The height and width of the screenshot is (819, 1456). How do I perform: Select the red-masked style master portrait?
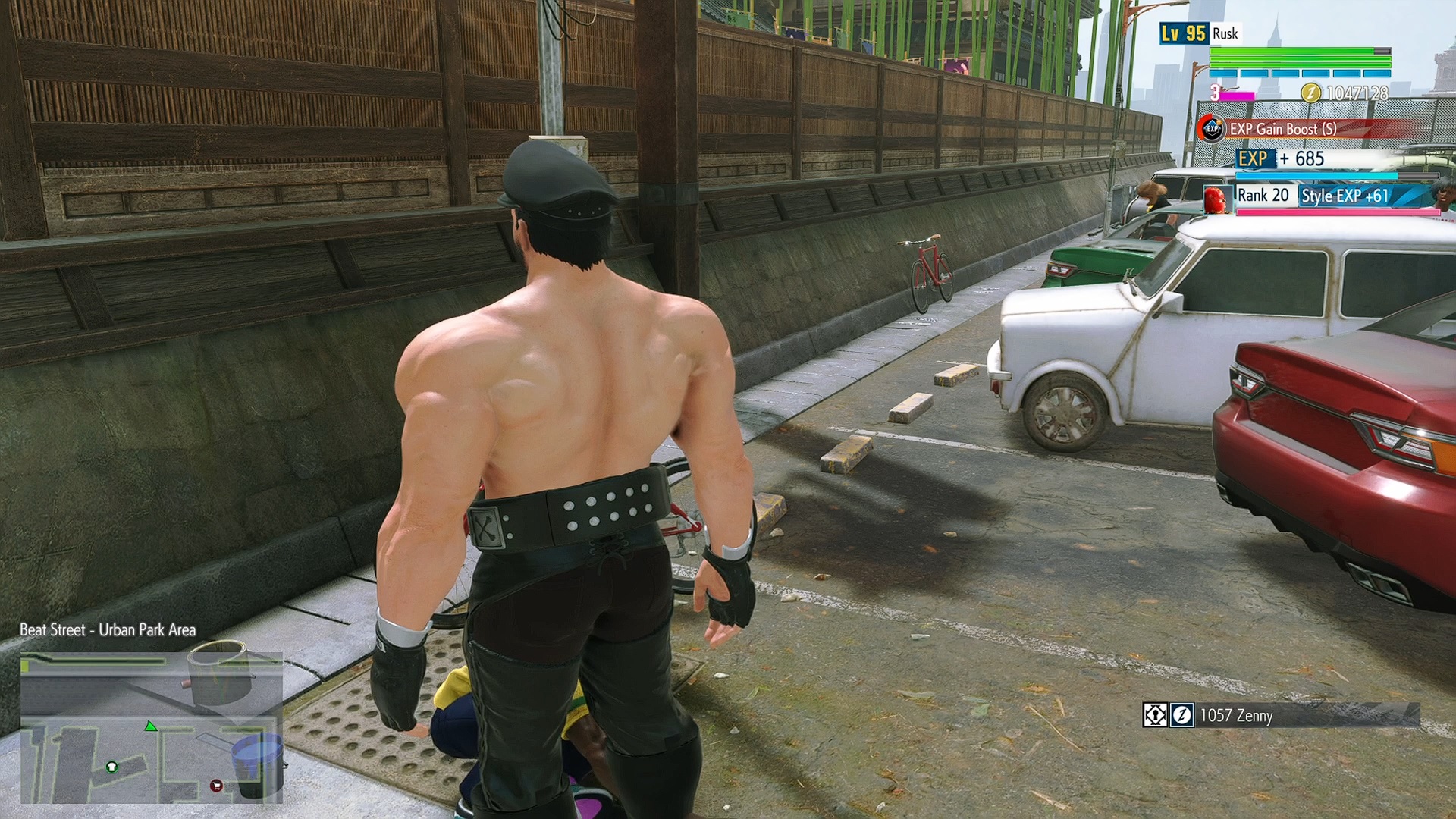tap(1216, 199)
